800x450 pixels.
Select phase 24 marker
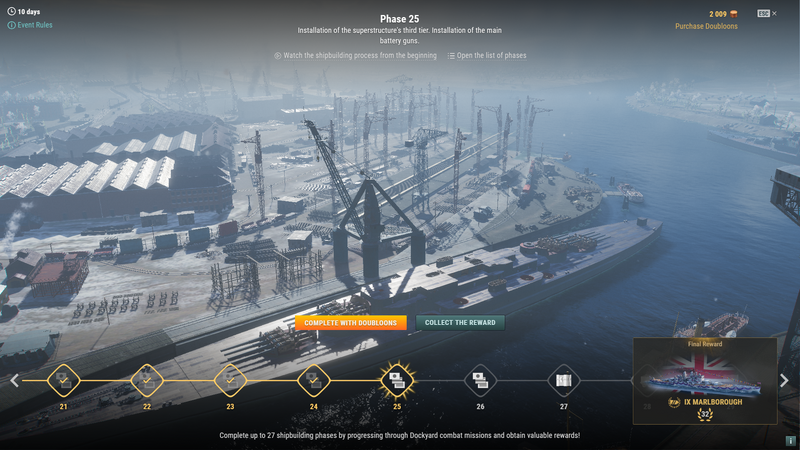(x=314, y=380)
